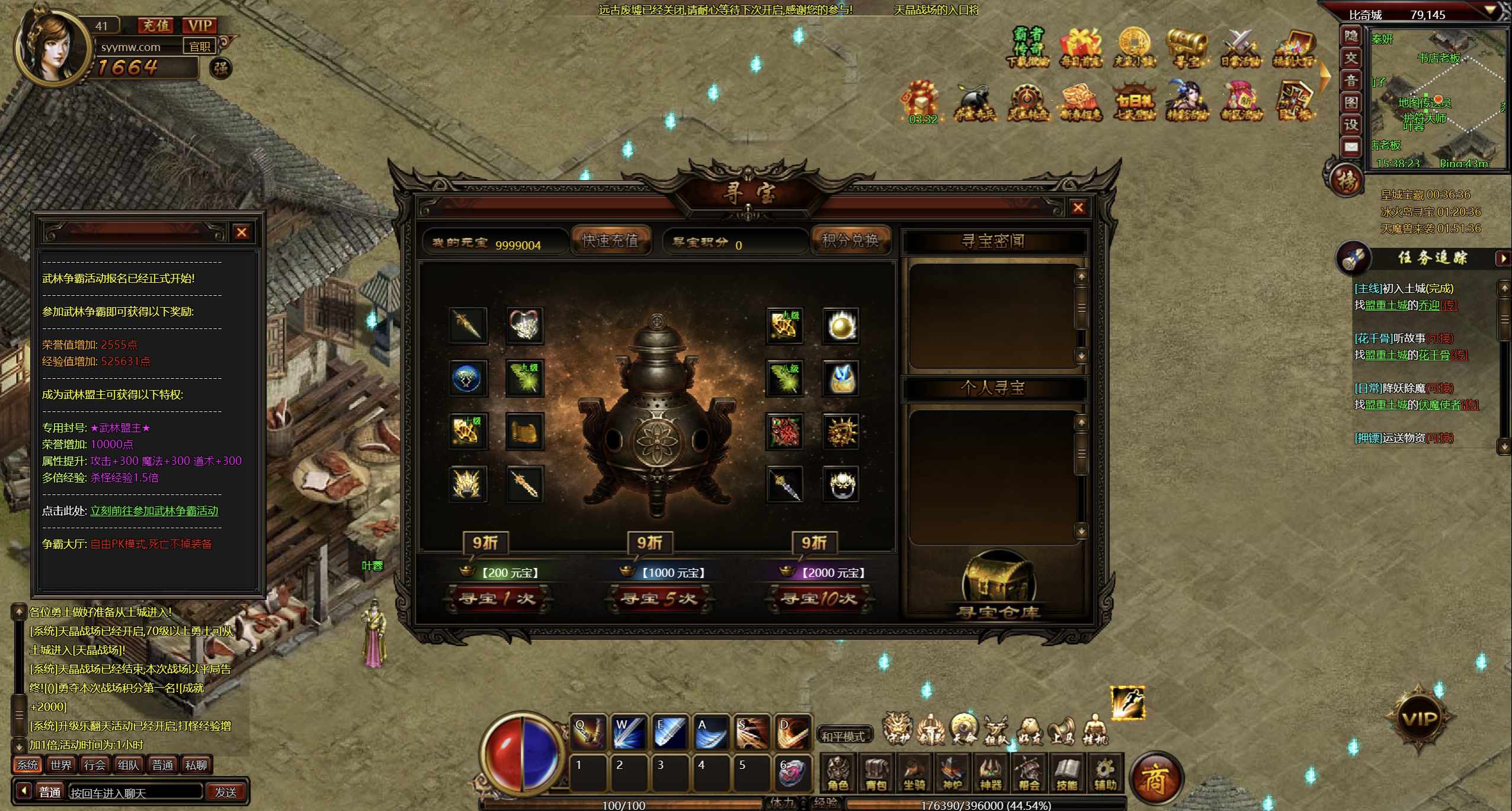Open the 商 shop round button
This screenshot has width=1512, height=811.
point(1155,779)
